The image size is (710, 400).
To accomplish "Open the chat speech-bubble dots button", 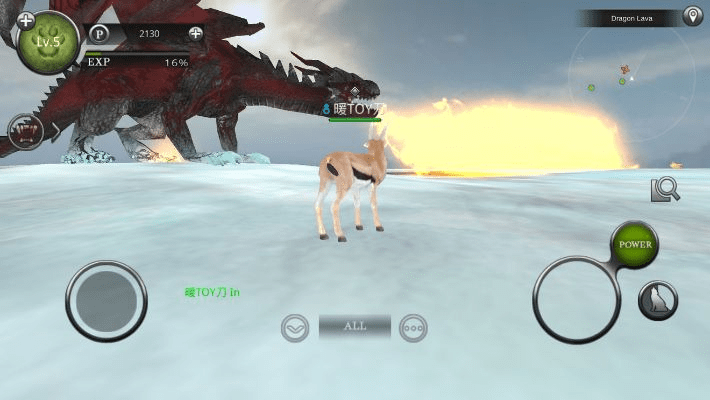I will pyautogui.click(x=413, y=327).
